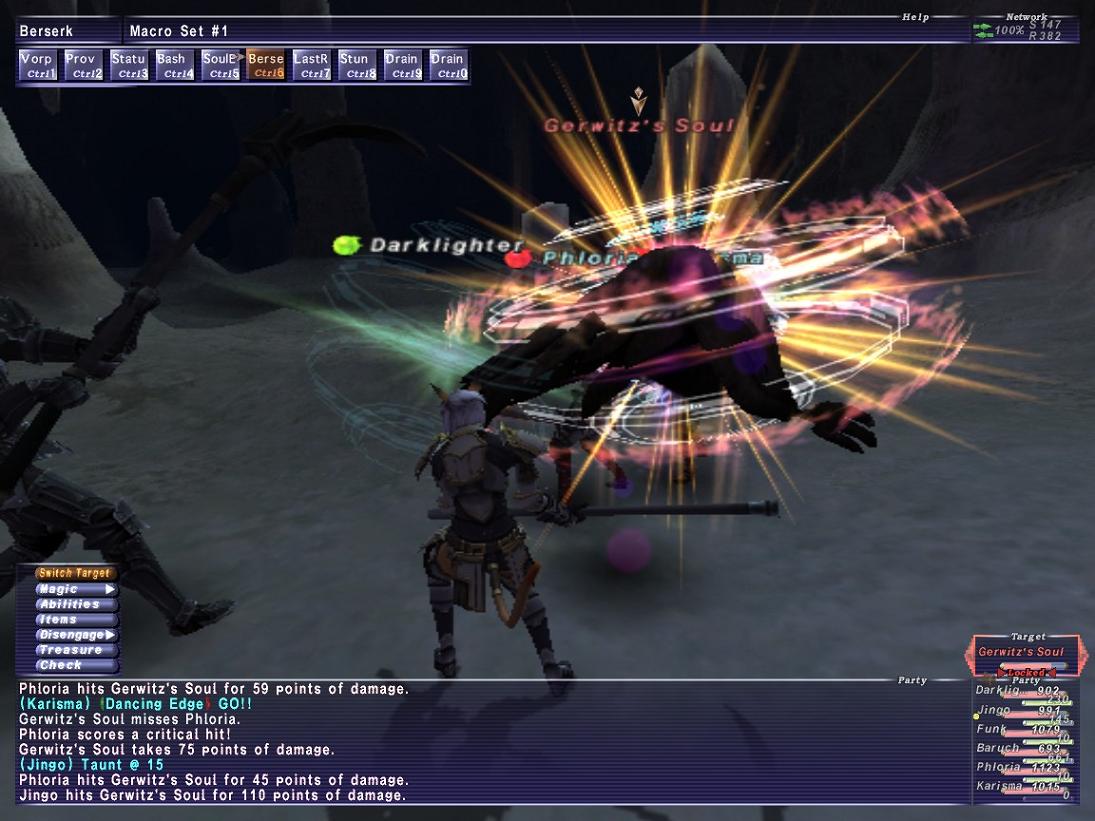Use the Bash macro

click(x=174, y=66)
